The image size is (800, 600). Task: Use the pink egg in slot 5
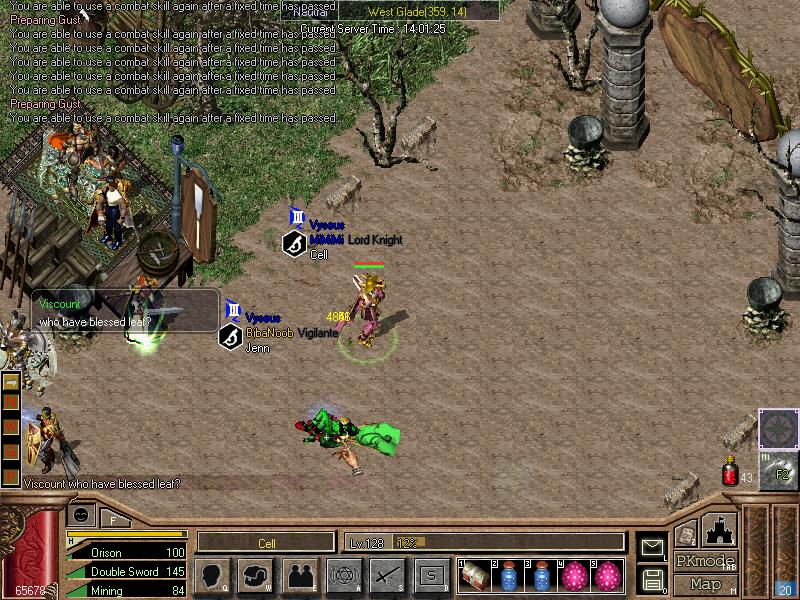(x=606, y=576)
